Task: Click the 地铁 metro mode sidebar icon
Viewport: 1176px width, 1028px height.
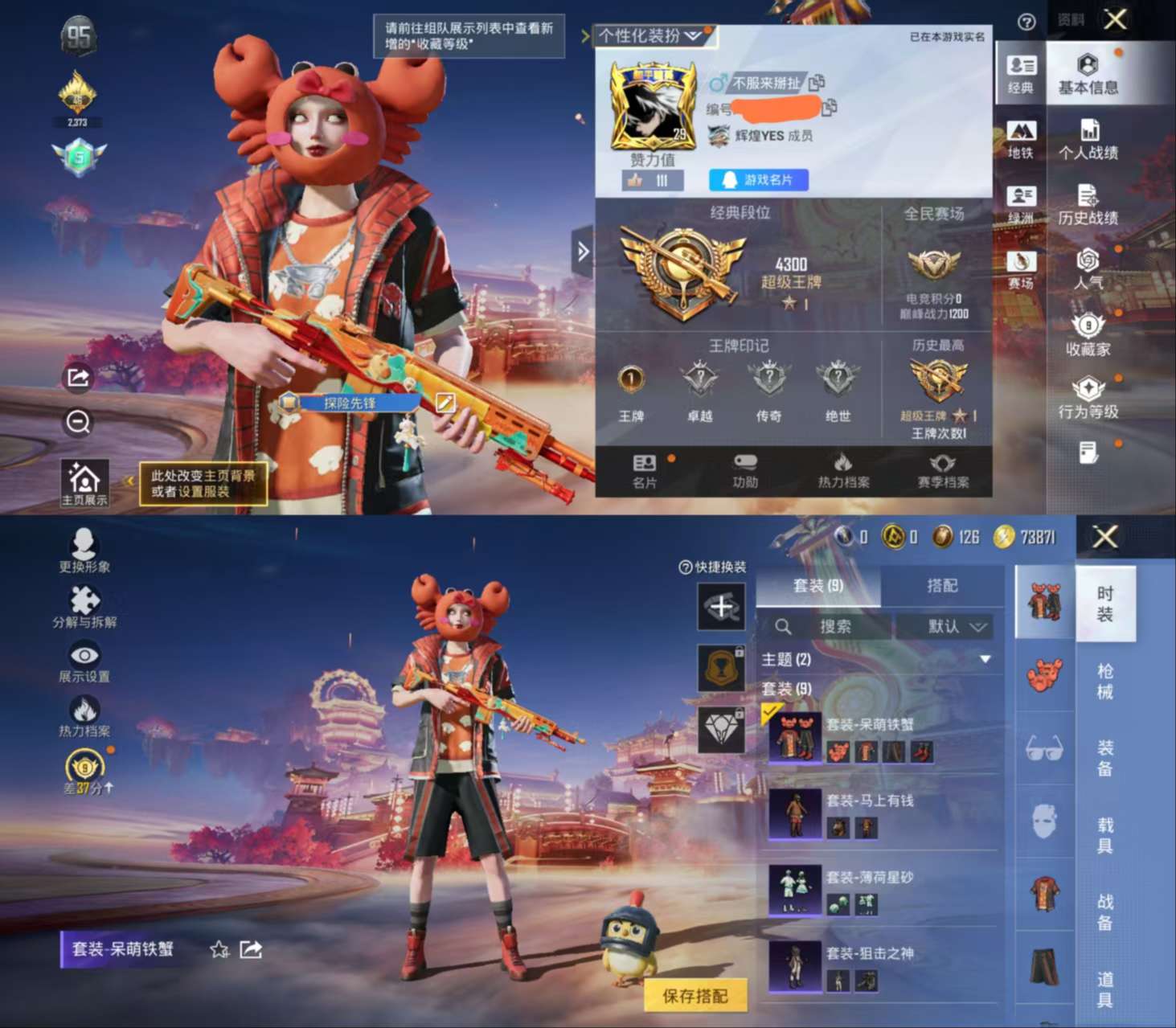Action: pos(1021,137)
